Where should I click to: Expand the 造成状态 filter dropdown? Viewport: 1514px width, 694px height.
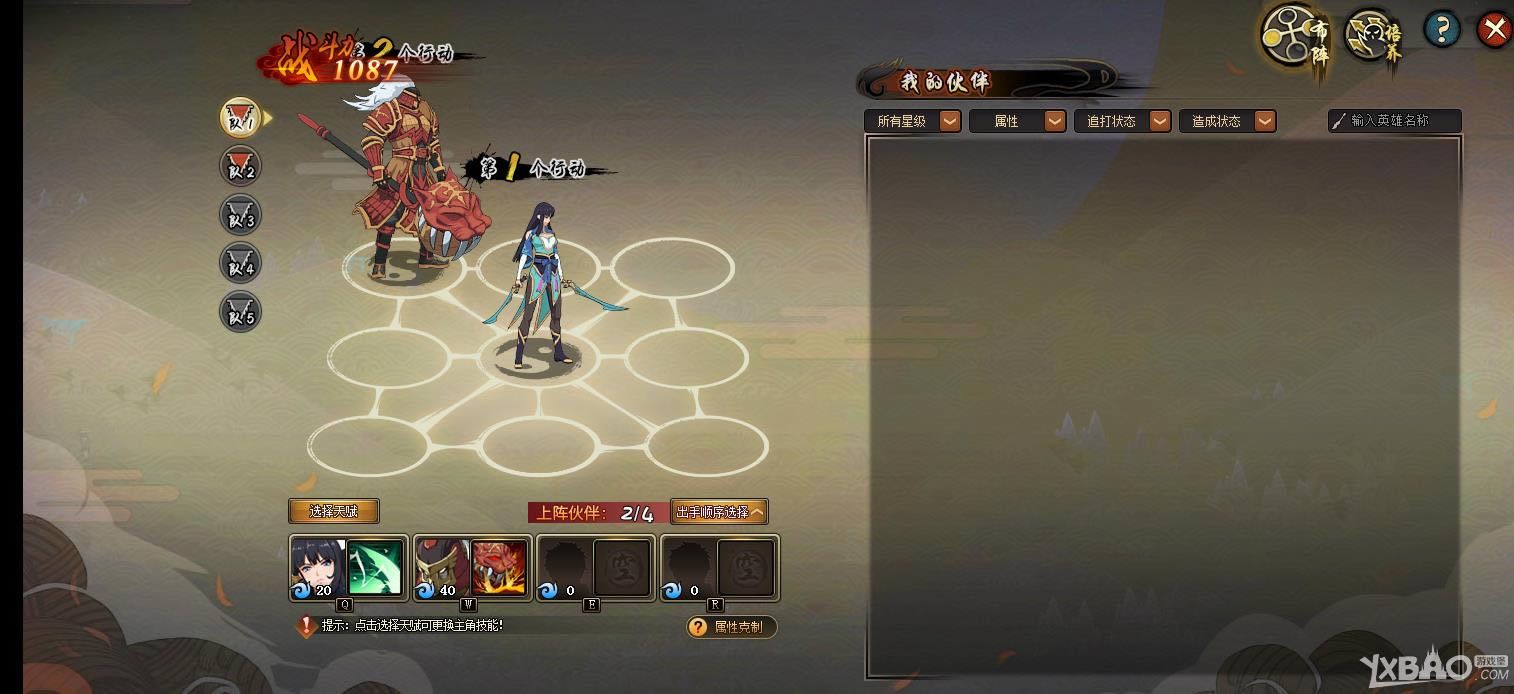pyautogui.click(x=1227, y=121)
